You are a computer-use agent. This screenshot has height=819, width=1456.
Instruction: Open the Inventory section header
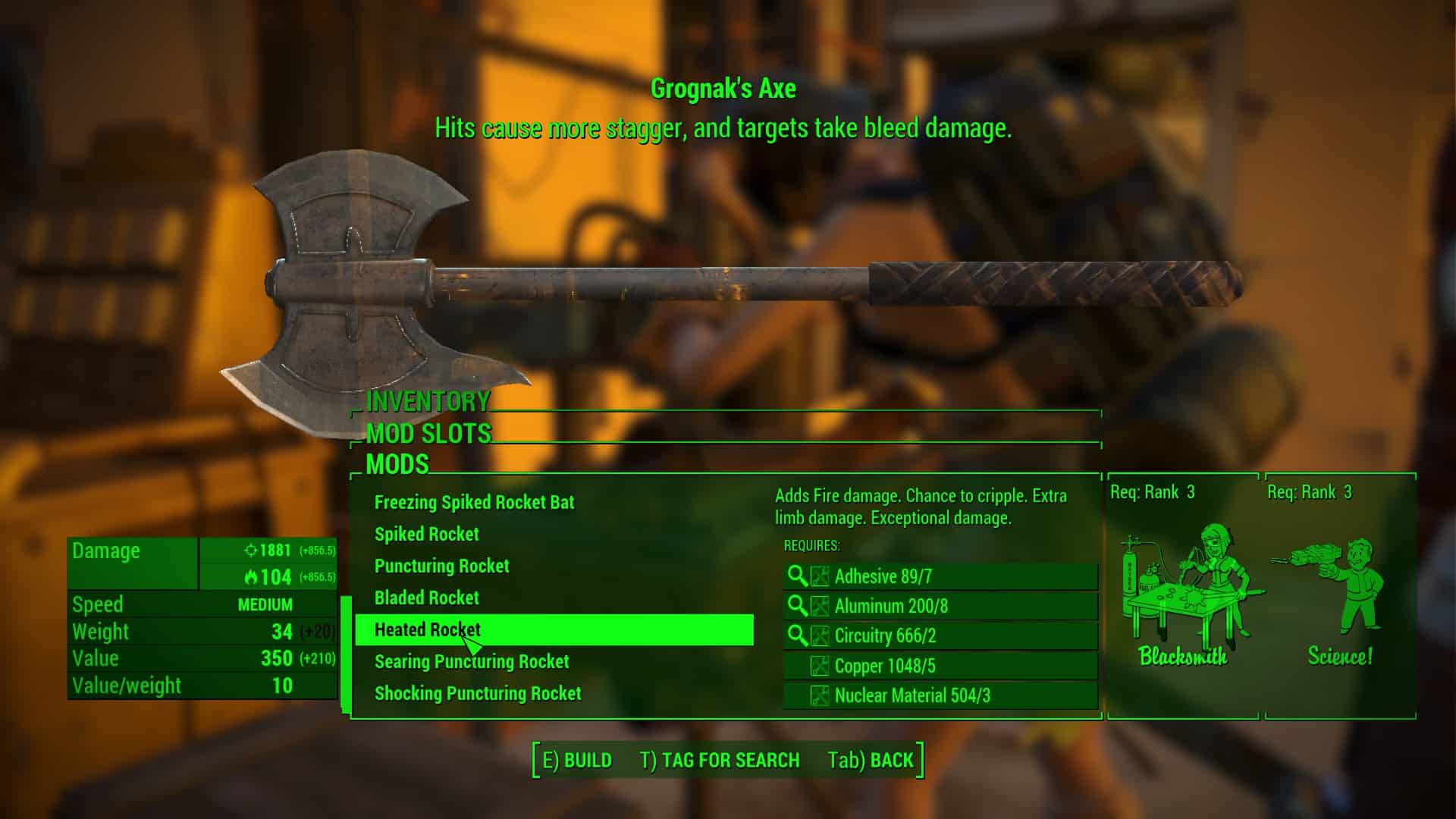click(x=428, y=401)
